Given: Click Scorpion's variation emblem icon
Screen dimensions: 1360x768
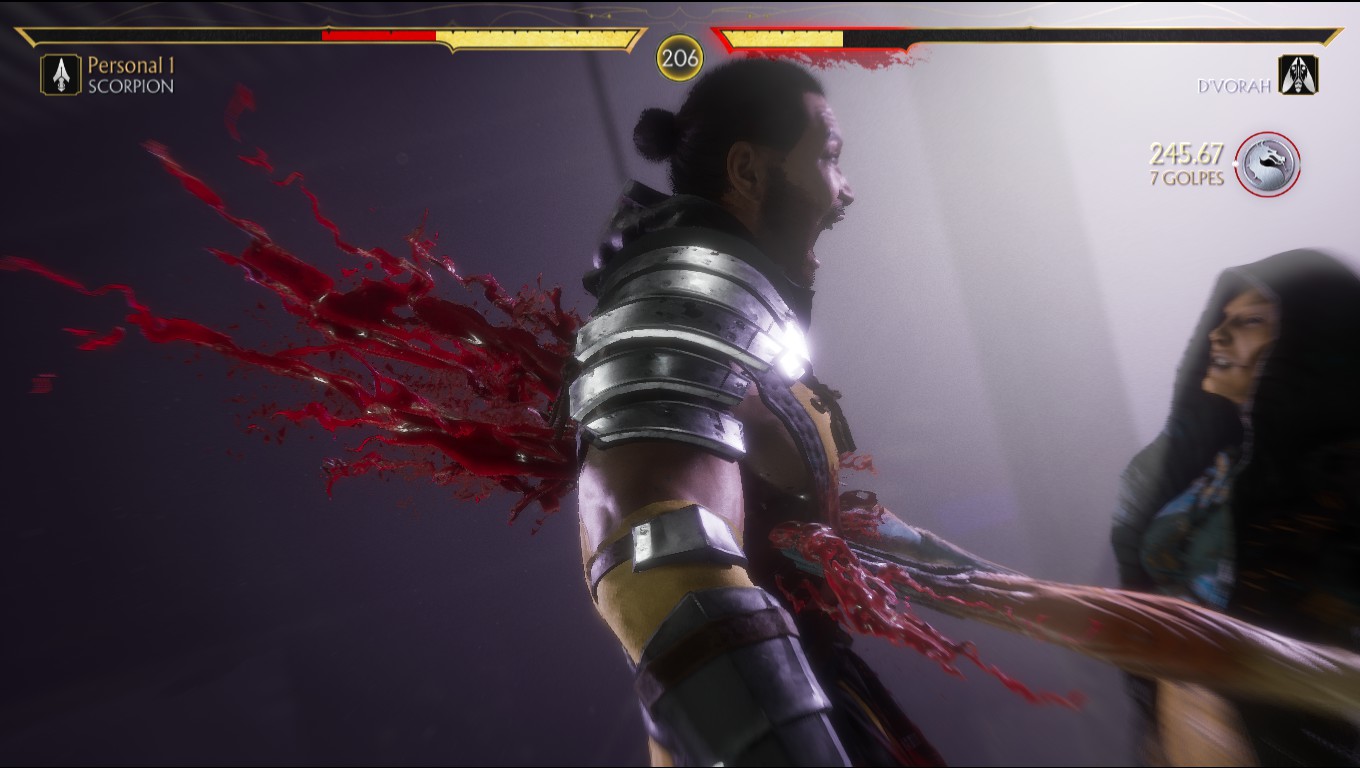Looking at the screenshot, I should pyautogui.click(x=61, y=75).
